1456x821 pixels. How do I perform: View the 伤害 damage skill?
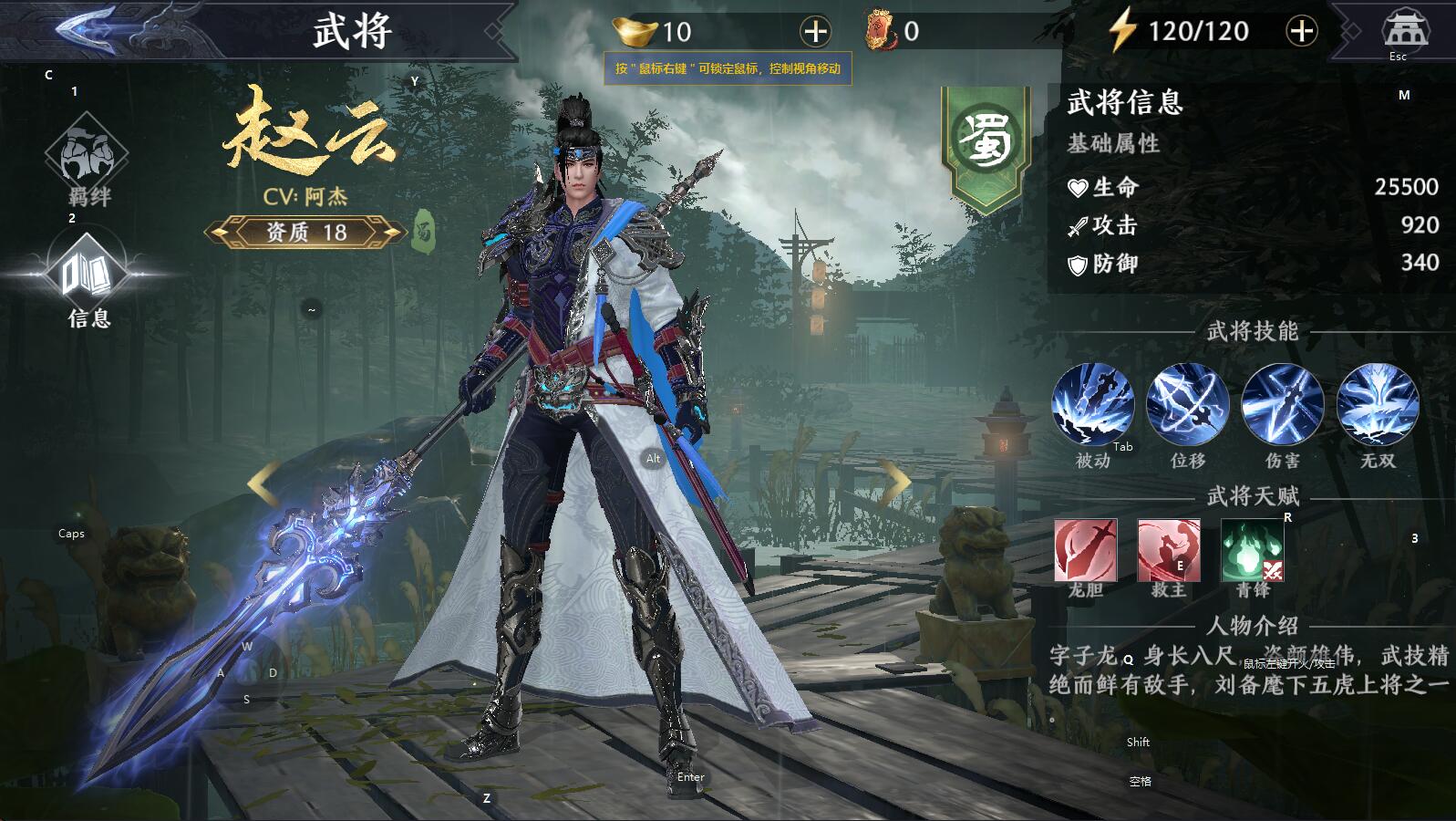click(x=1282, y=405)
